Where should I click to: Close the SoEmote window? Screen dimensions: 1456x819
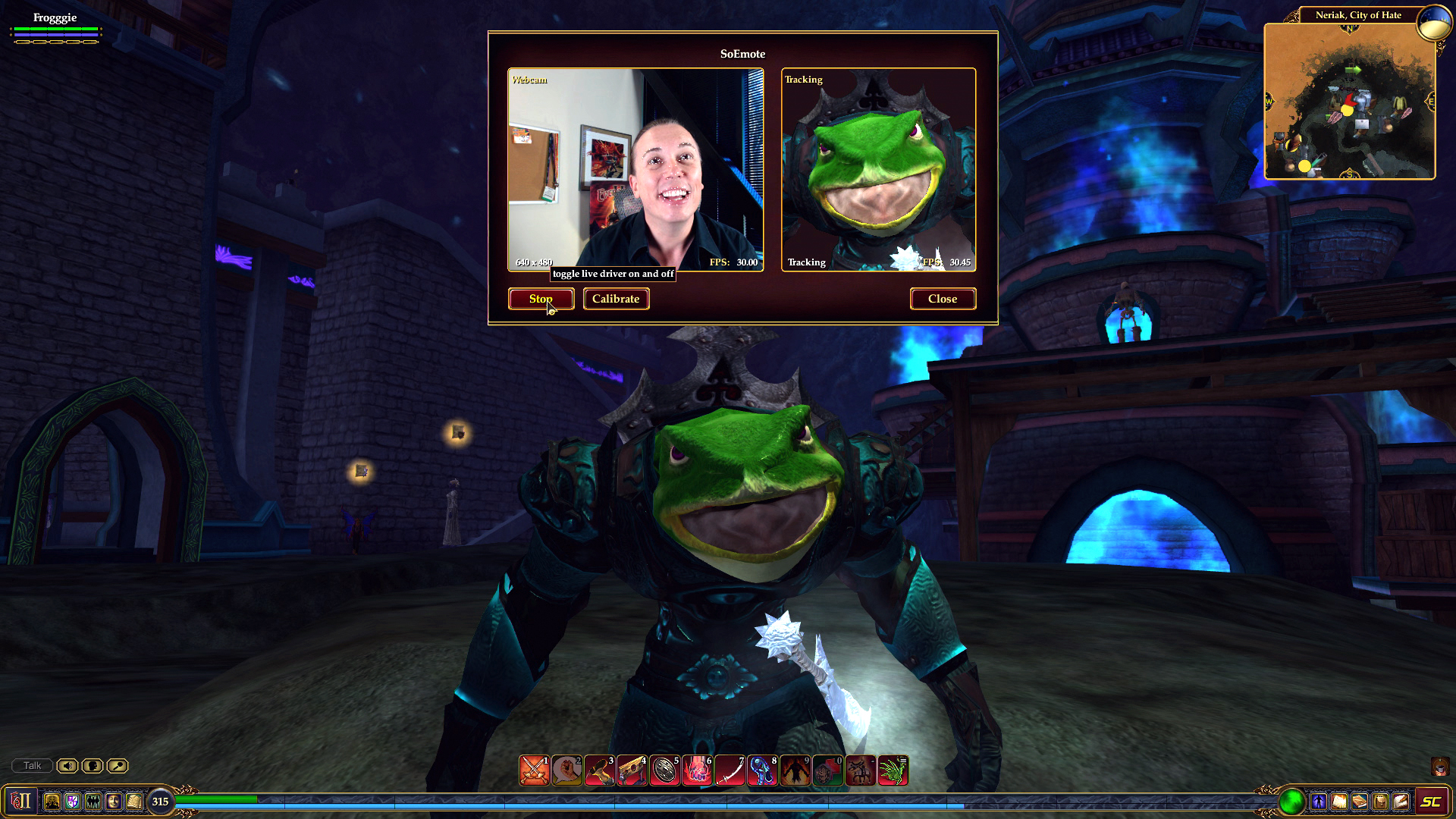click(x=943, y=299)
